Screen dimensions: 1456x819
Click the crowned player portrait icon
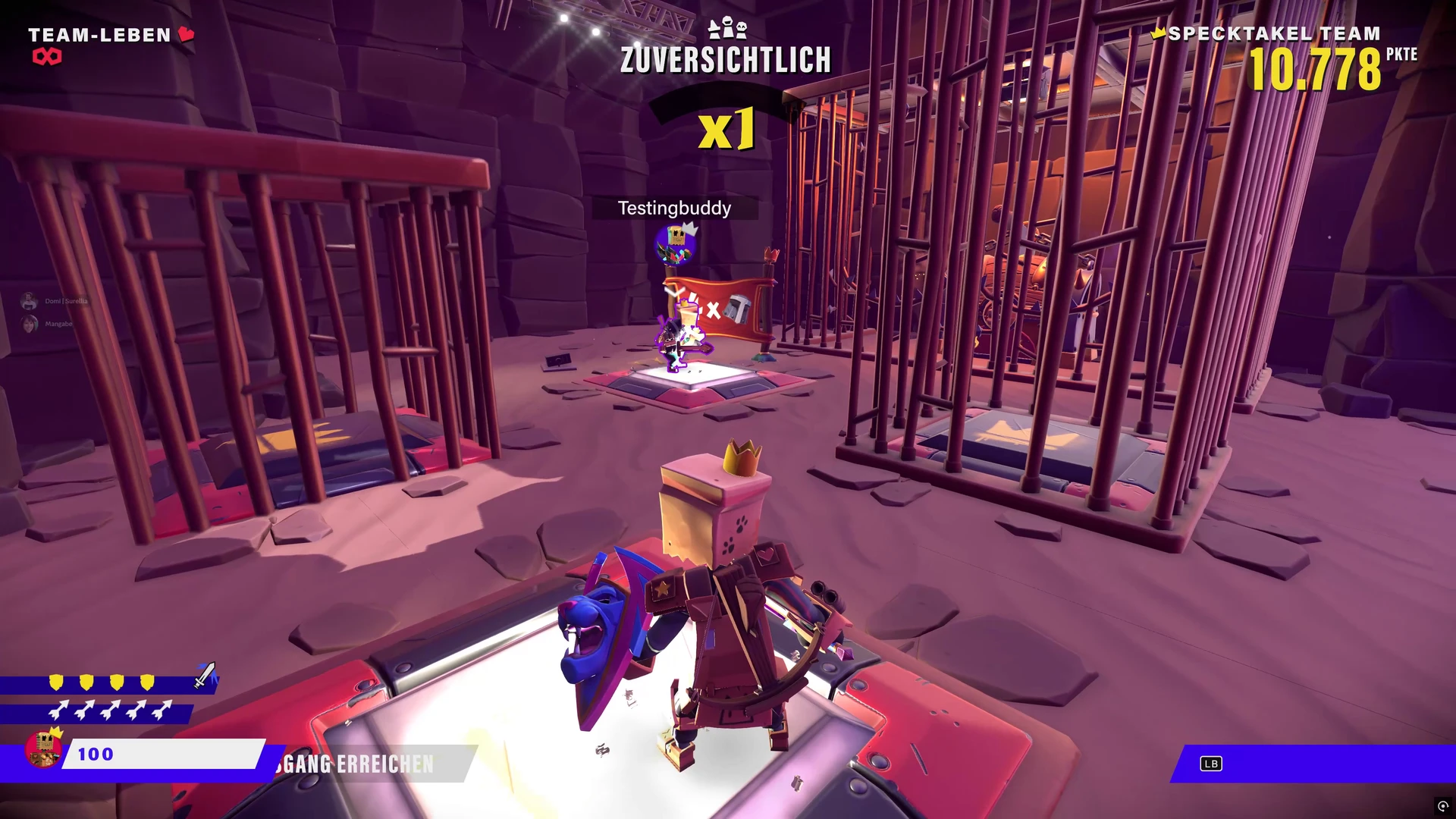pos(44,748)
